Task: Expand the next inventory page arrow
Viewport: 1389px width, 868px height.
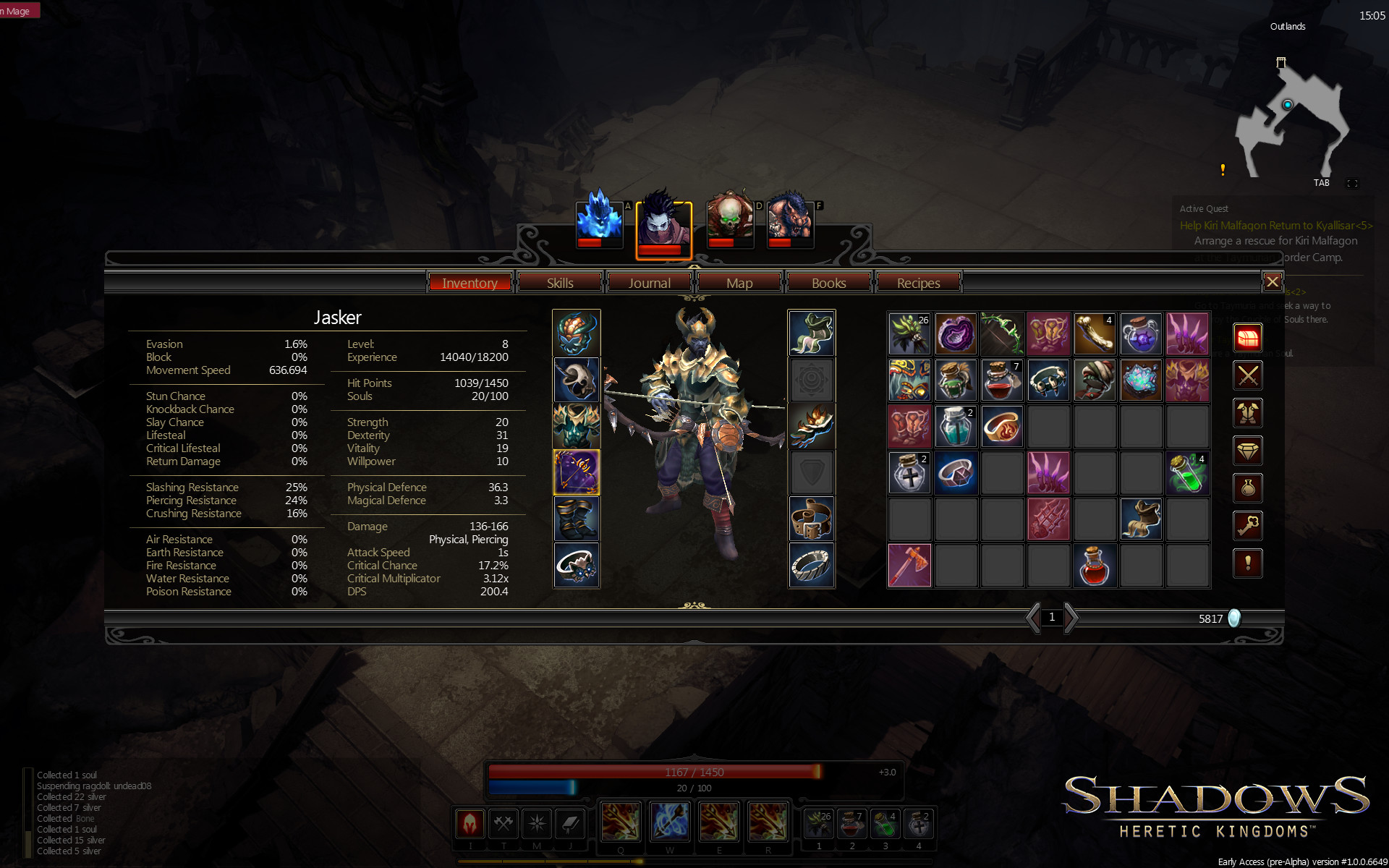Action: coord(1069,618)
